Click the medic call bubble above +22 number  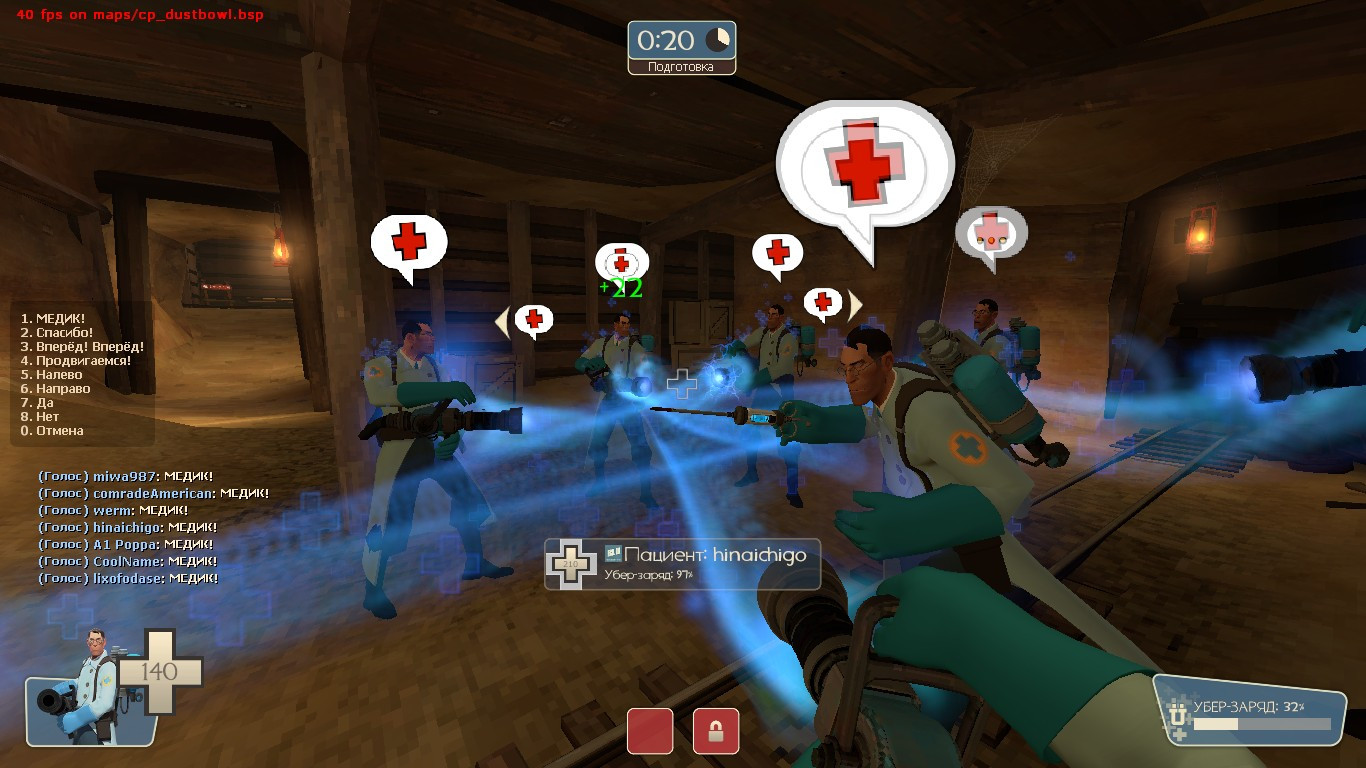pyautogui.click(x=623, y=262)
